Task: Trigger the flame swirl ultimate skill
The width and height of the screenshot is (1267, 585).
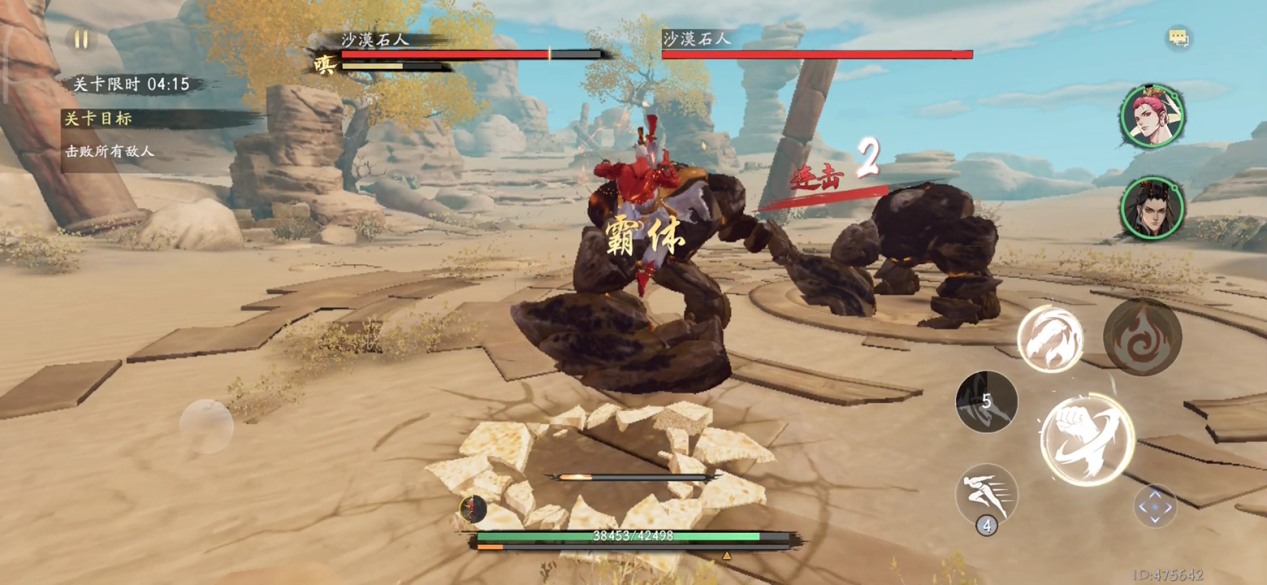Action: 1143,337
